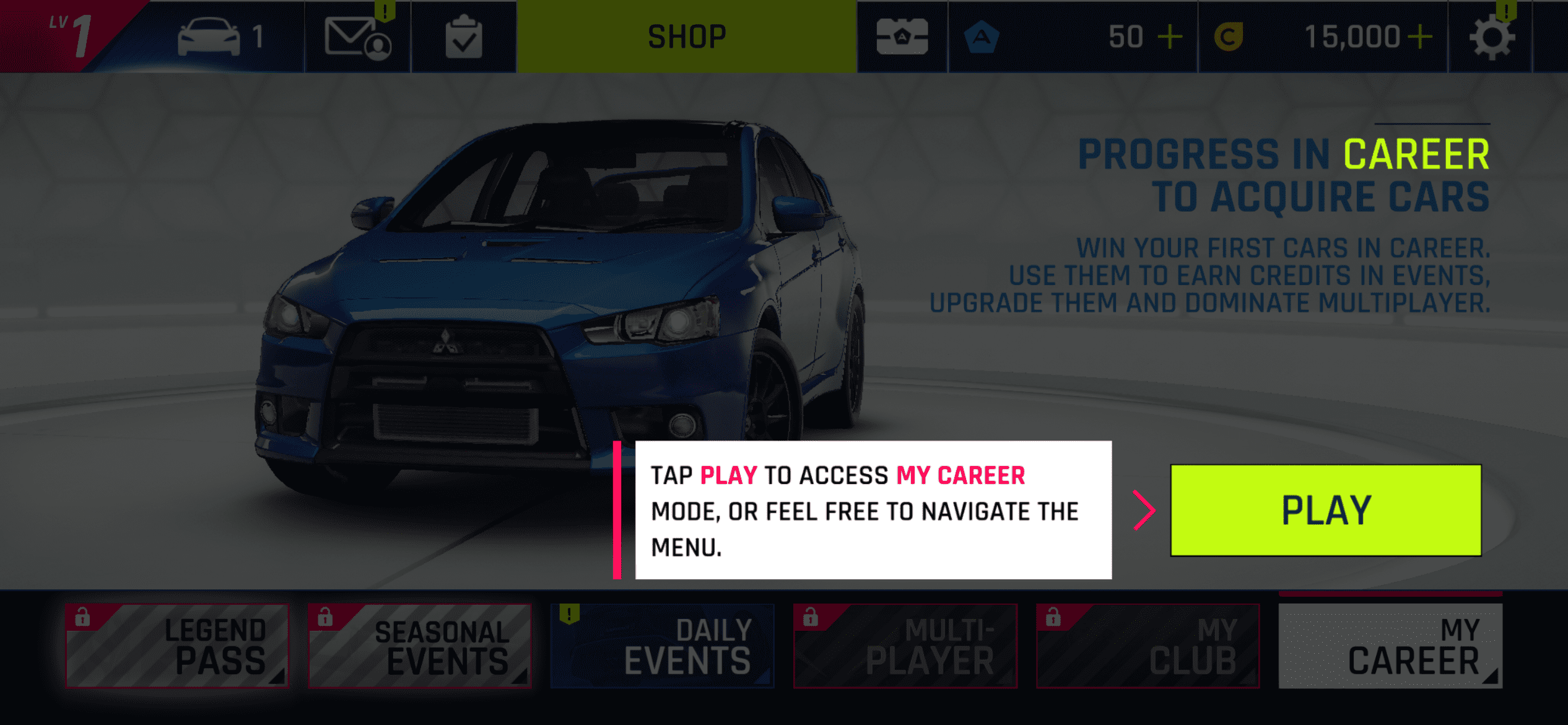This screenshot has width=1568, height=725.
Task: Open the card packs icon
Action: tap(902, 37)
